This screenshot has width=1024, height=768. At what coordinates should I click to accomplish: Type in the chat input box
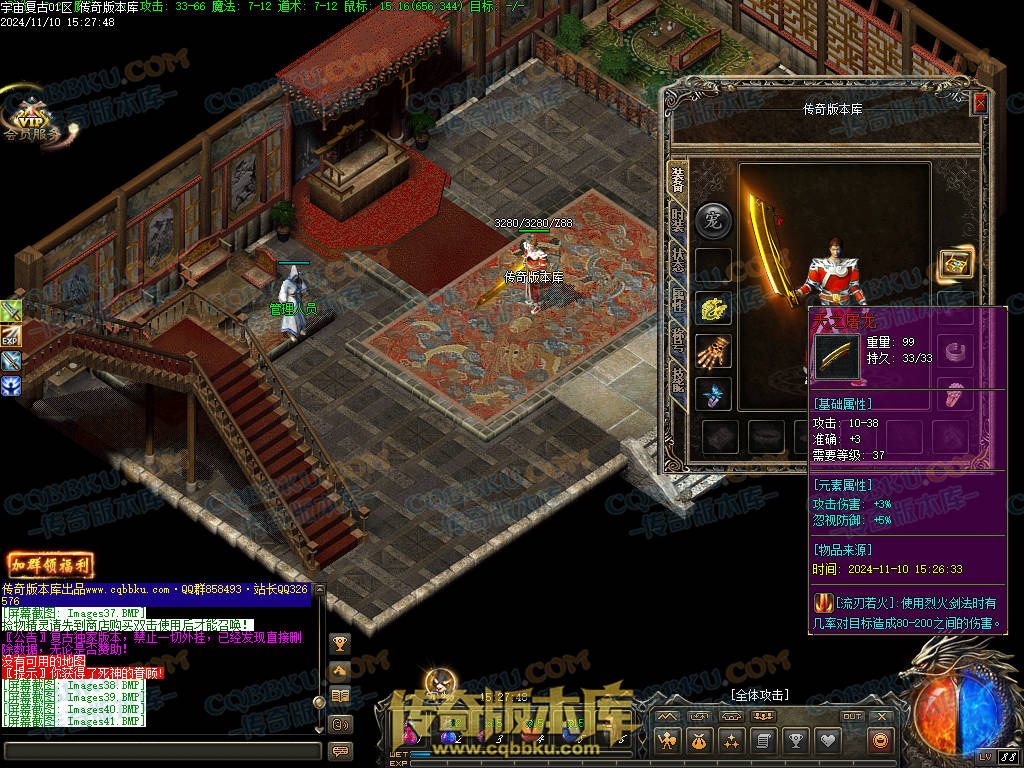point(160,750)
